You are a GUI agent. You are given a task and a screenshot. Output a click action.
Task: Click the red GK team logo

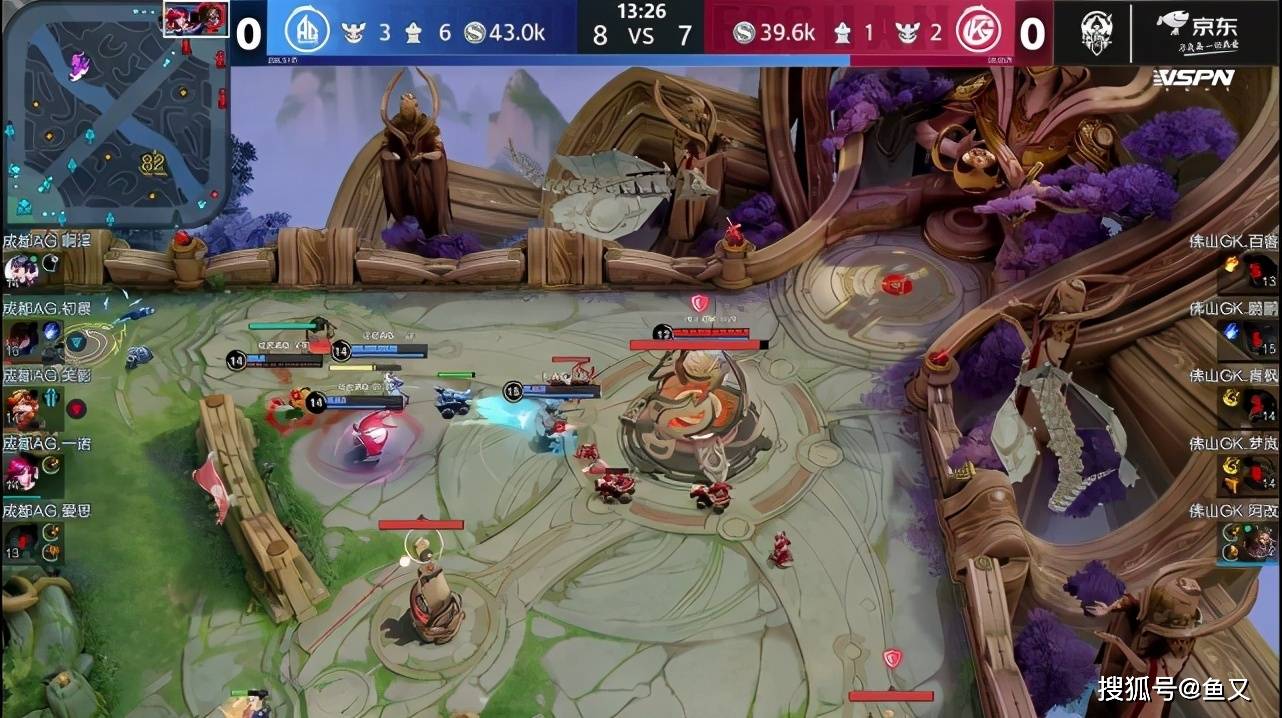pyautogui.click(x=981, y=32)
